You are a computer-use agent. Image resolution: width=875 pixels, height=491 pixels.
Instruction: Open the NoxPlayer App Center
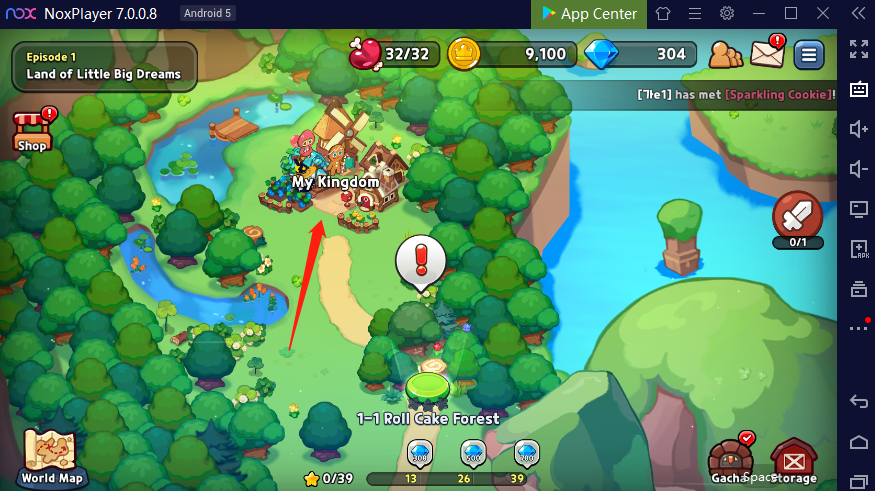590,13
